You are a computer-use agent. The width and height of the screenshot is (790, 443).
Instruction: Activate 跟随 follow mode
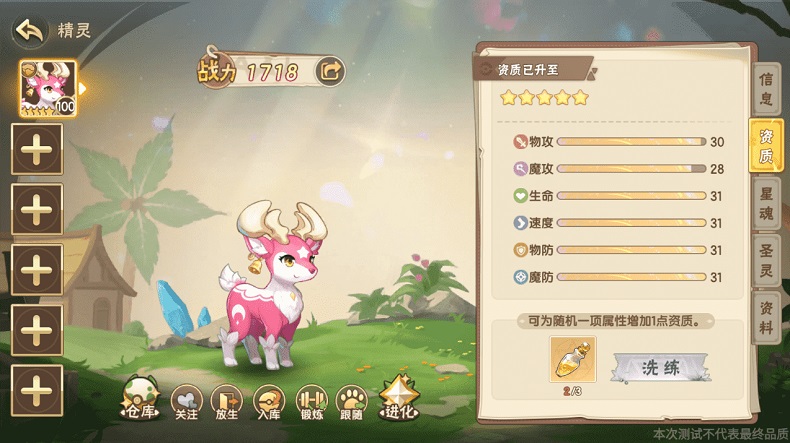[352, 400]
